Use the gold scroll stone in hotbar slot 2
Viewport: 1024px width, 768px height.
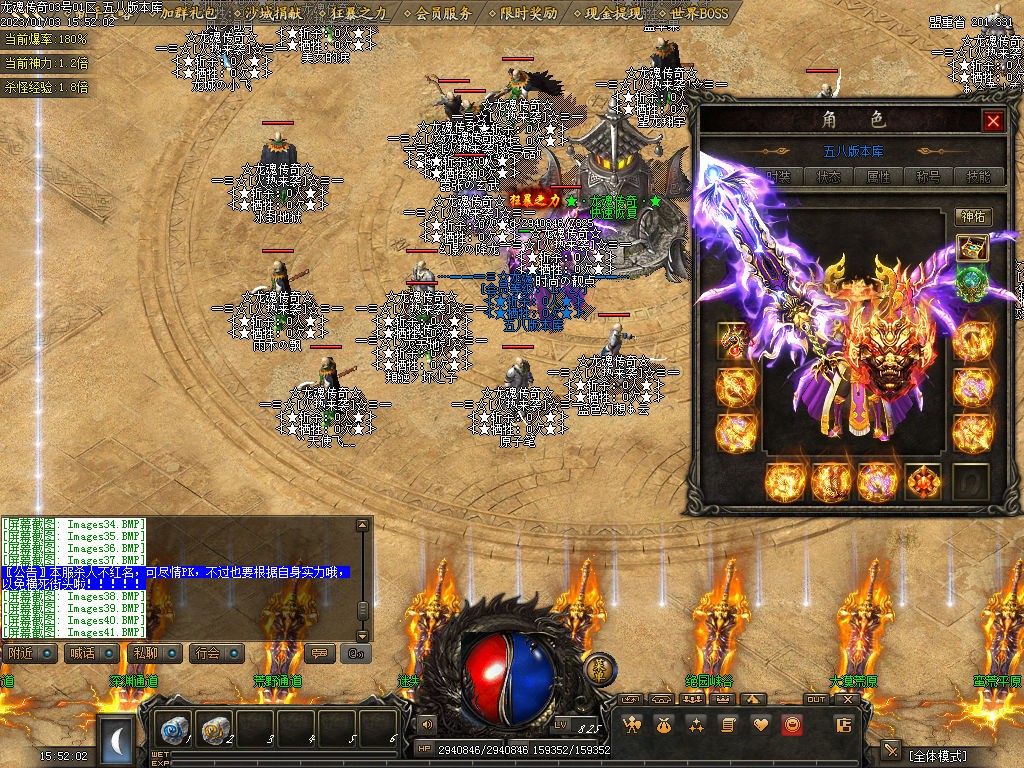216,731
